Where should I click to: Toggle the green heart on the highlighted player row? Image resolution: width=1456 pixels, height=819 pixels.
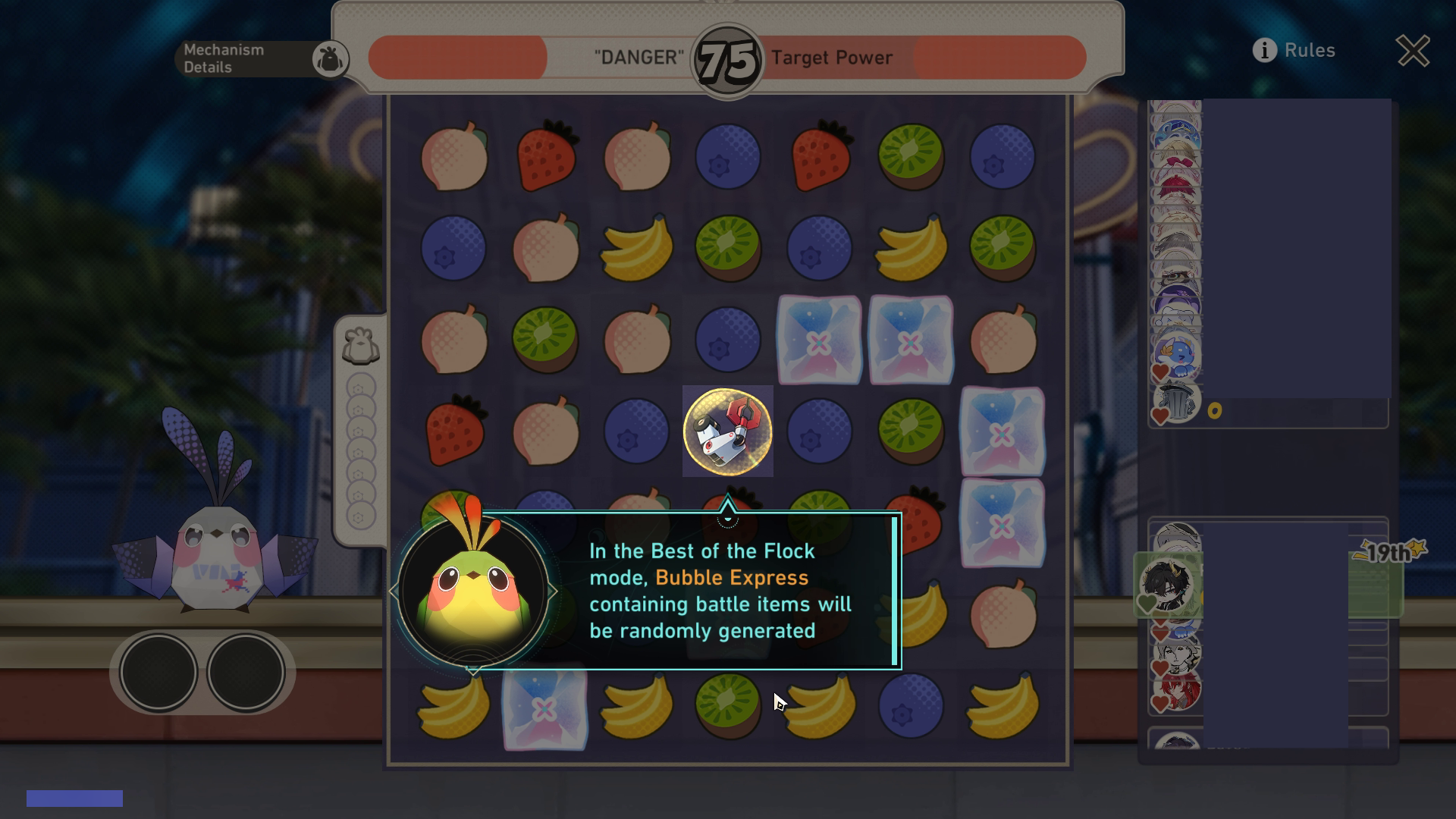(x=1147, y=604)
